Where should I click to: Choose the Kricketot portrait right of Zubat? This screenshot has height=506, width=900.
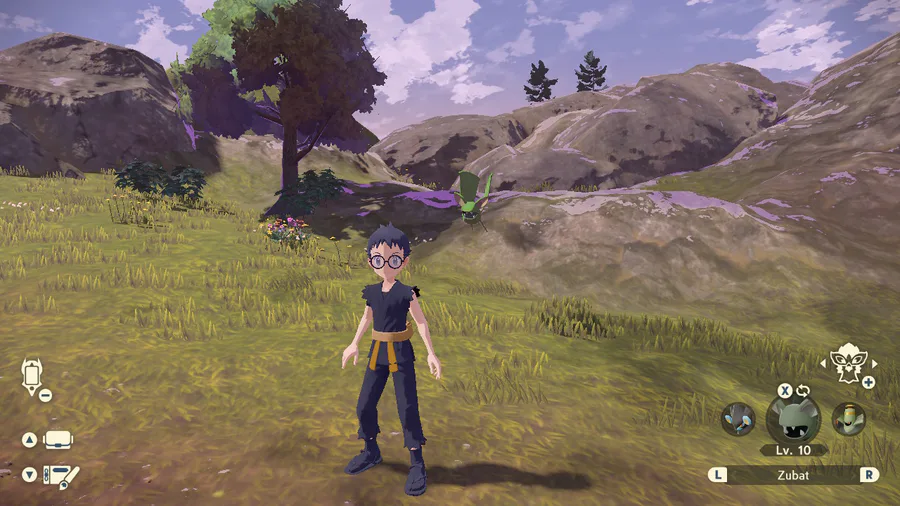[x=849, y=418]
